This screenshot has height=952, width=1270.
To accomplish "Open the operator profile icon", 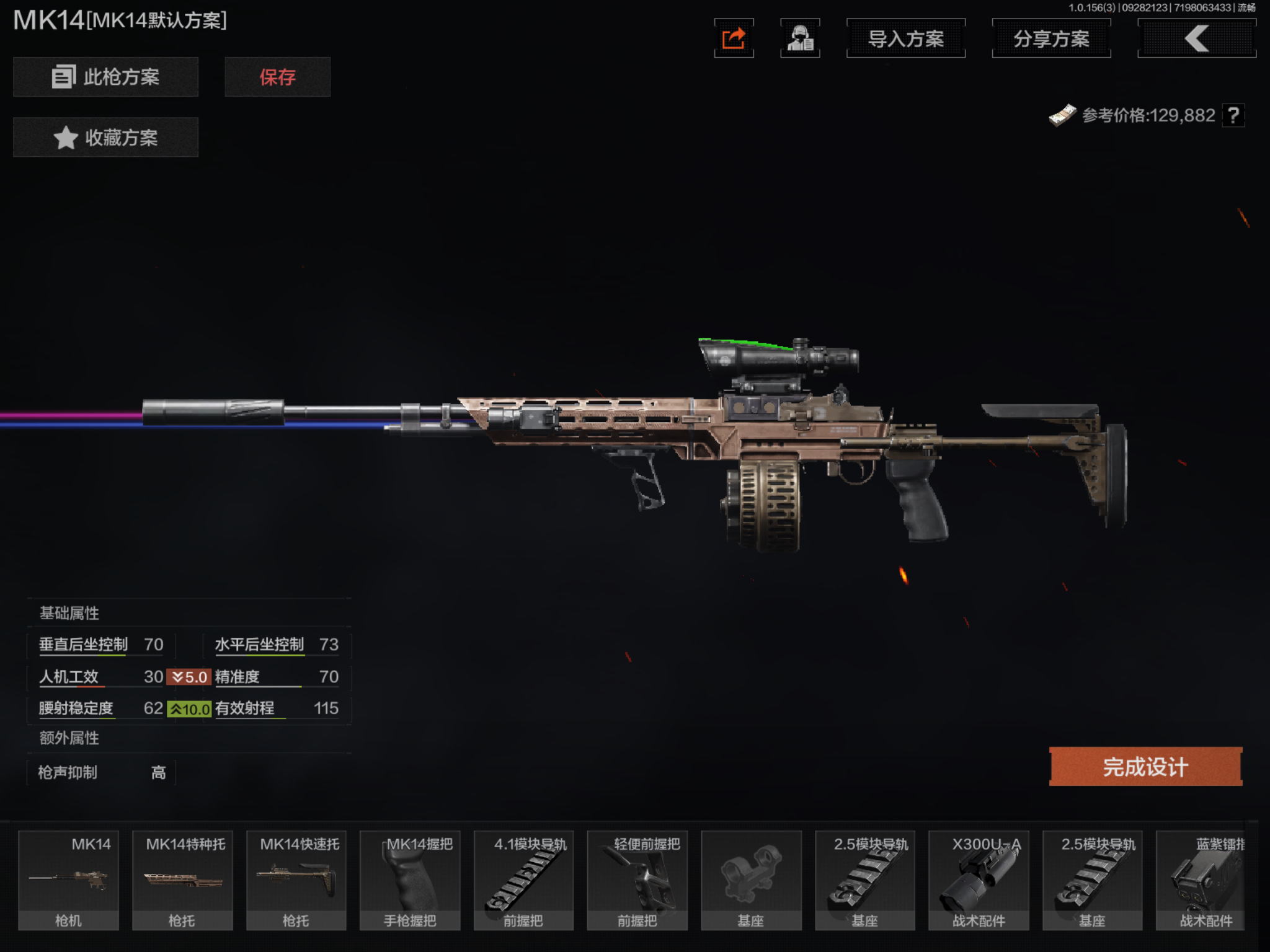I will coord(800,38).
